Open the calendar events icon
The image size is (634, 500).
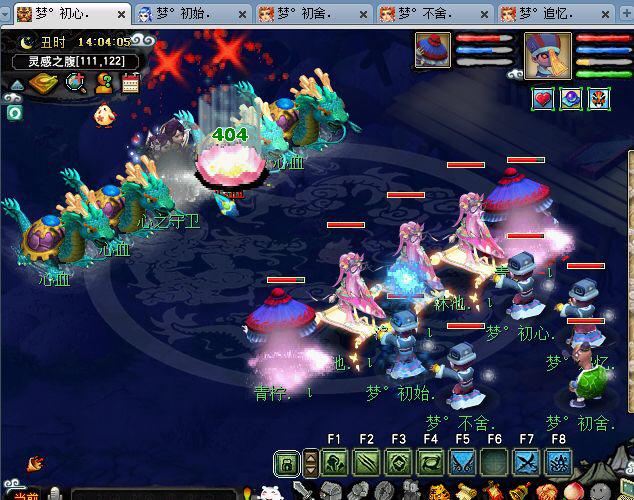tap(130, 83)
